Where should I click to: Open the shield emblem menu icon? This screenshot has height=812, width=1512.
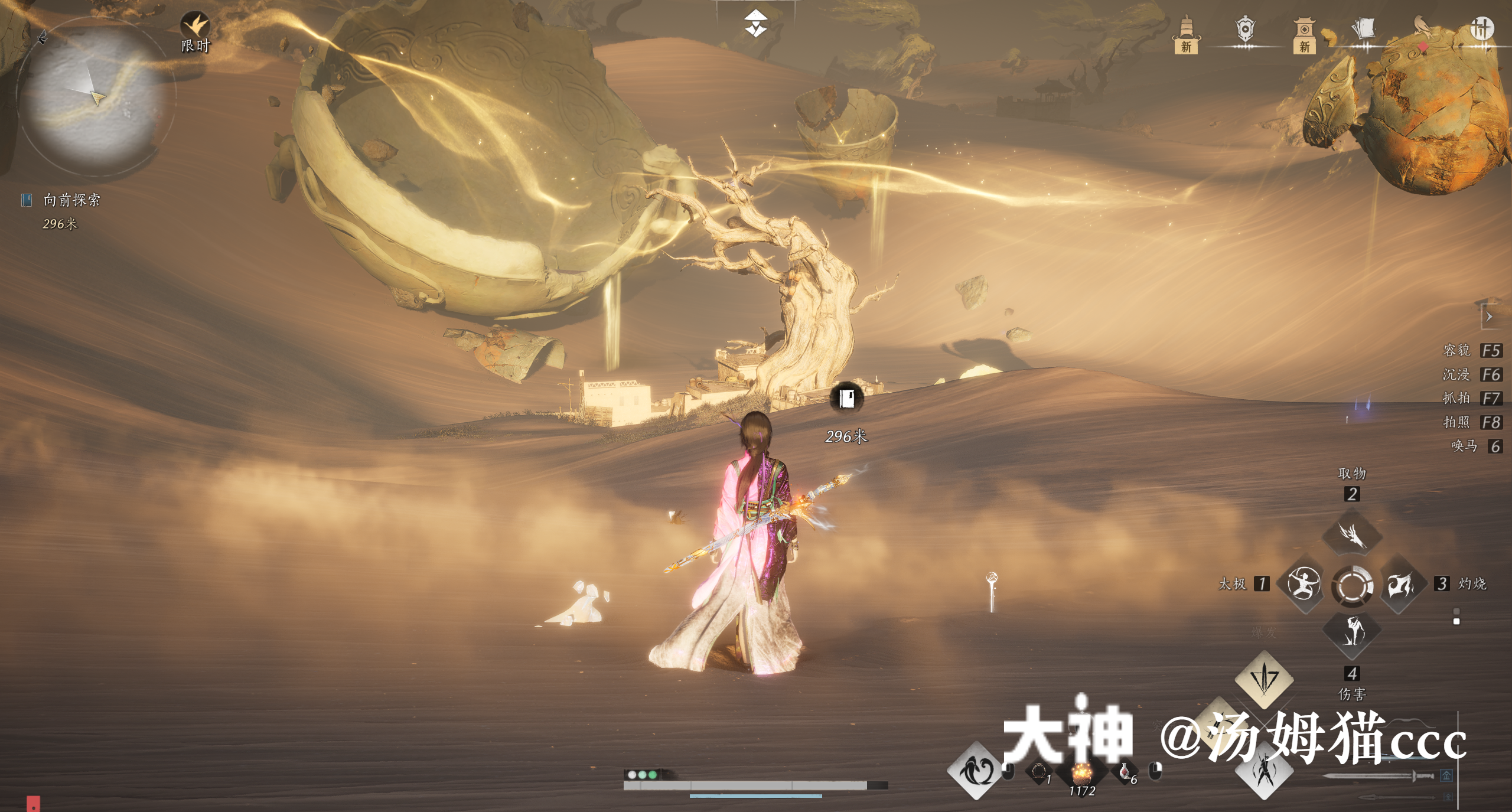pos(1245,30)
